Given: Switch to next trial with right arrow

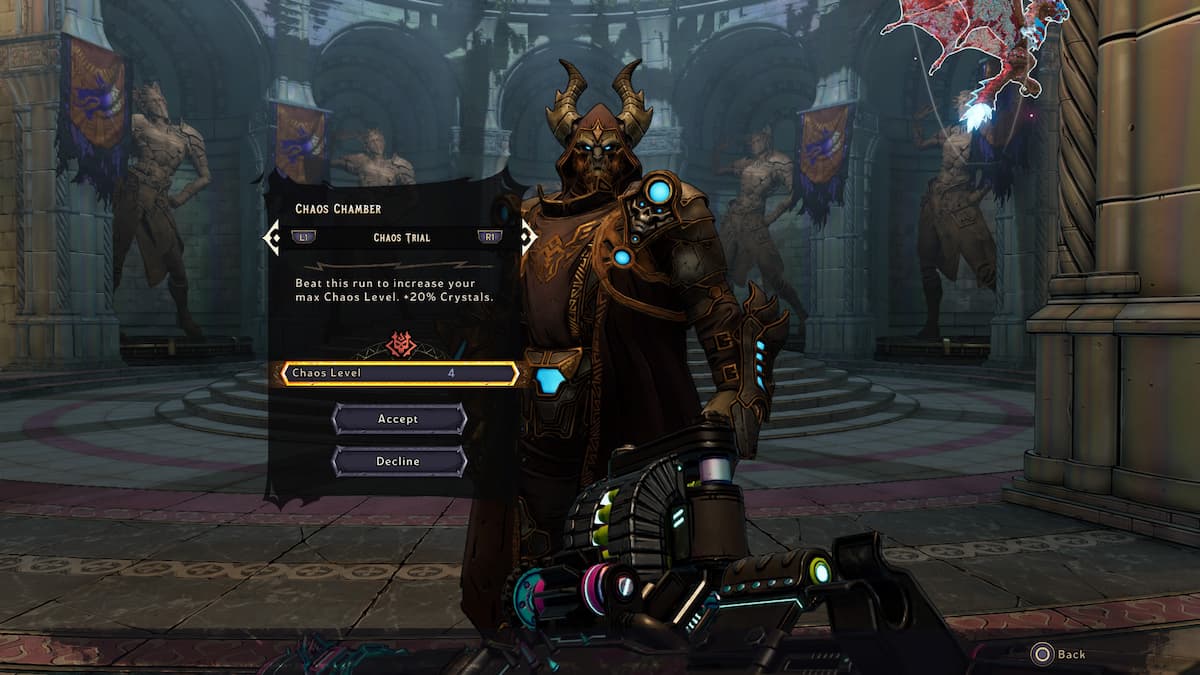Looking at the screenshot, I should 526,238.
